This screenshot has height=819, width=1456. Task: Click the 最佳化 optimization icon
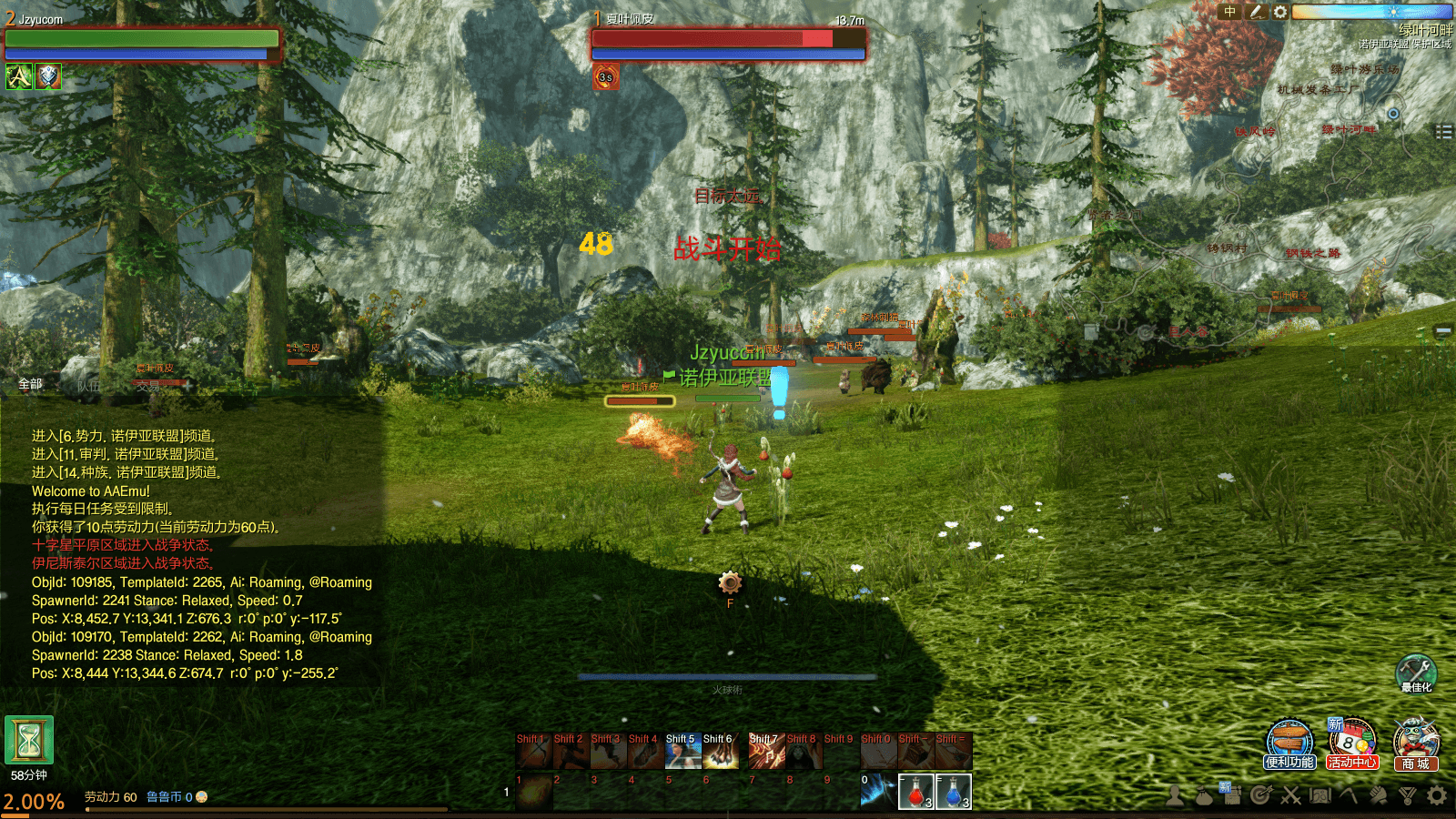(x=1416, y=672)
